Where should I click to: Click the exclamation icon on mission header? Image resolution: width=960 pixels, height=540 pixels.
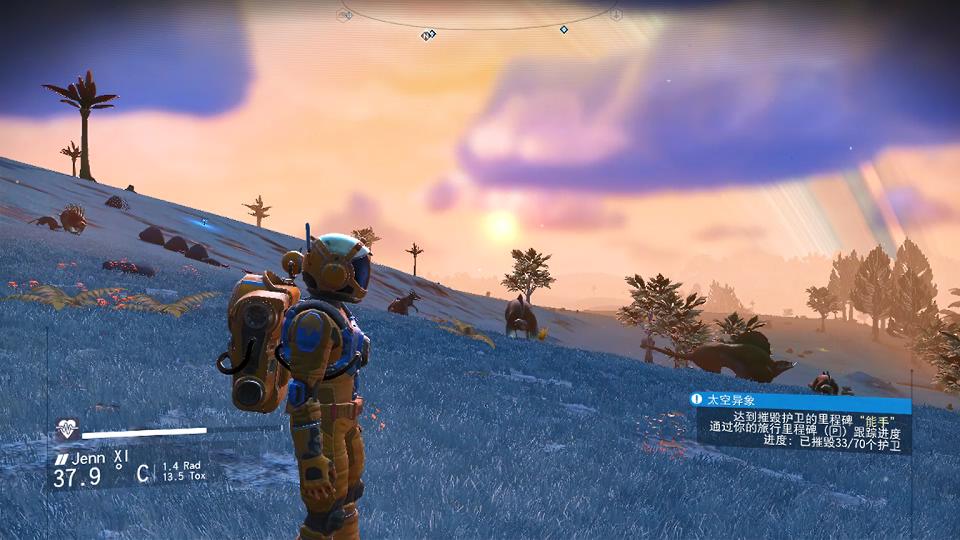[x=697, y=399]
